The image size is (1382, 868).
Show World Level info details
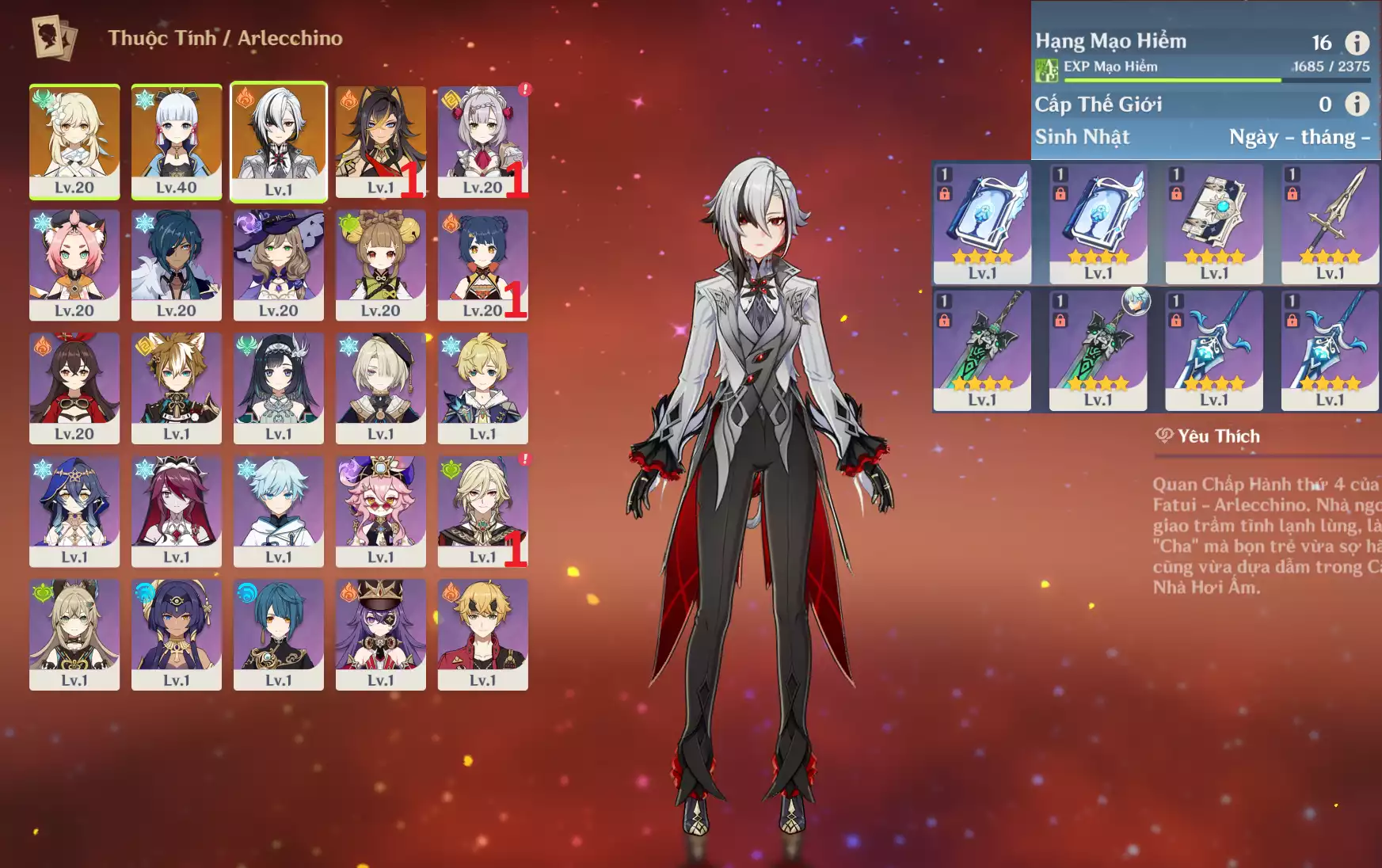(x=1357, y=104)
